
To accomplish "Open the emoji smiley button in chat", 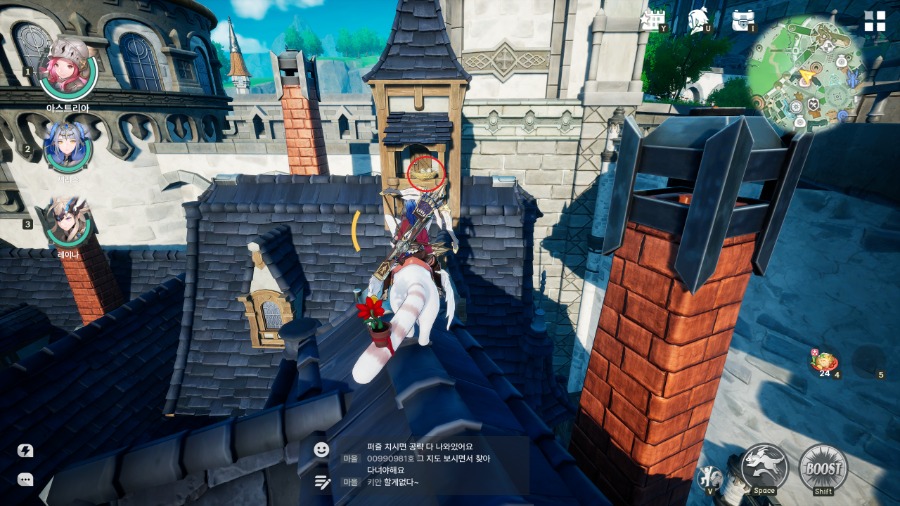I will tap(321, 450).
